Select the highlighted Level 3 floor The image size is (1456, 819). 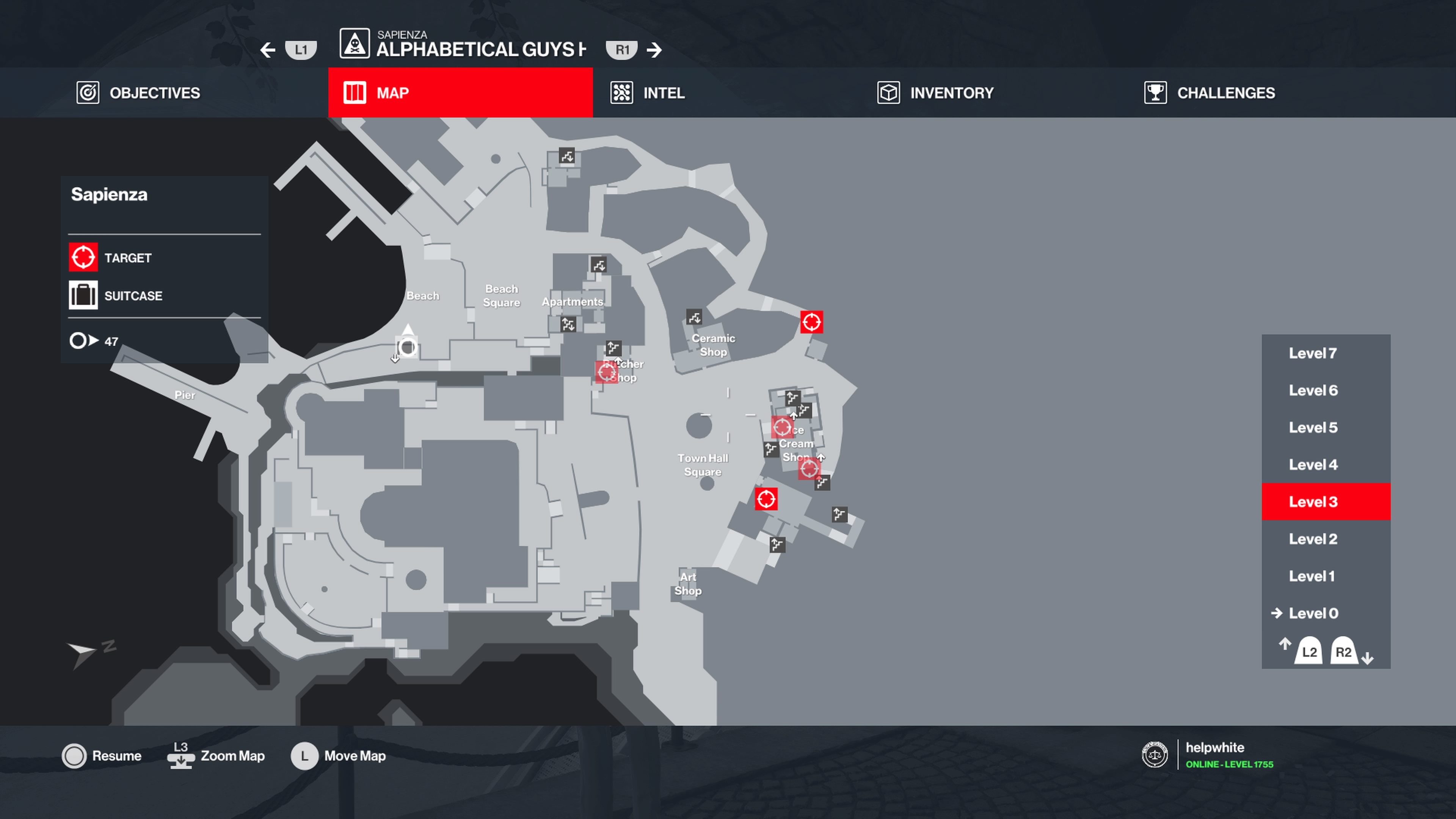[1312, 502]
